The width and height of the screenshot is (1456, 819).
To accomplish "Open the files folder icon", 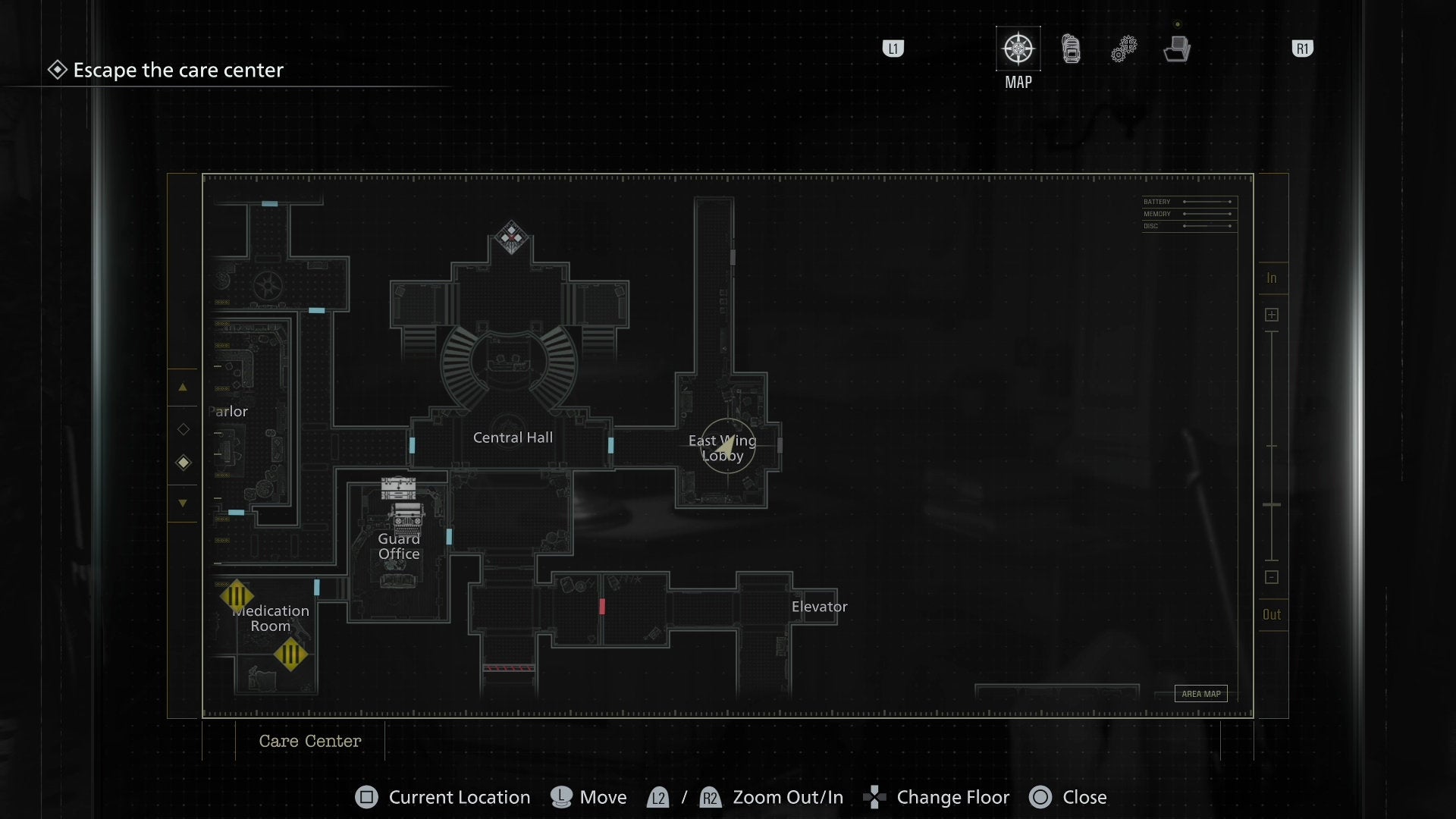I will point(1176,49).
